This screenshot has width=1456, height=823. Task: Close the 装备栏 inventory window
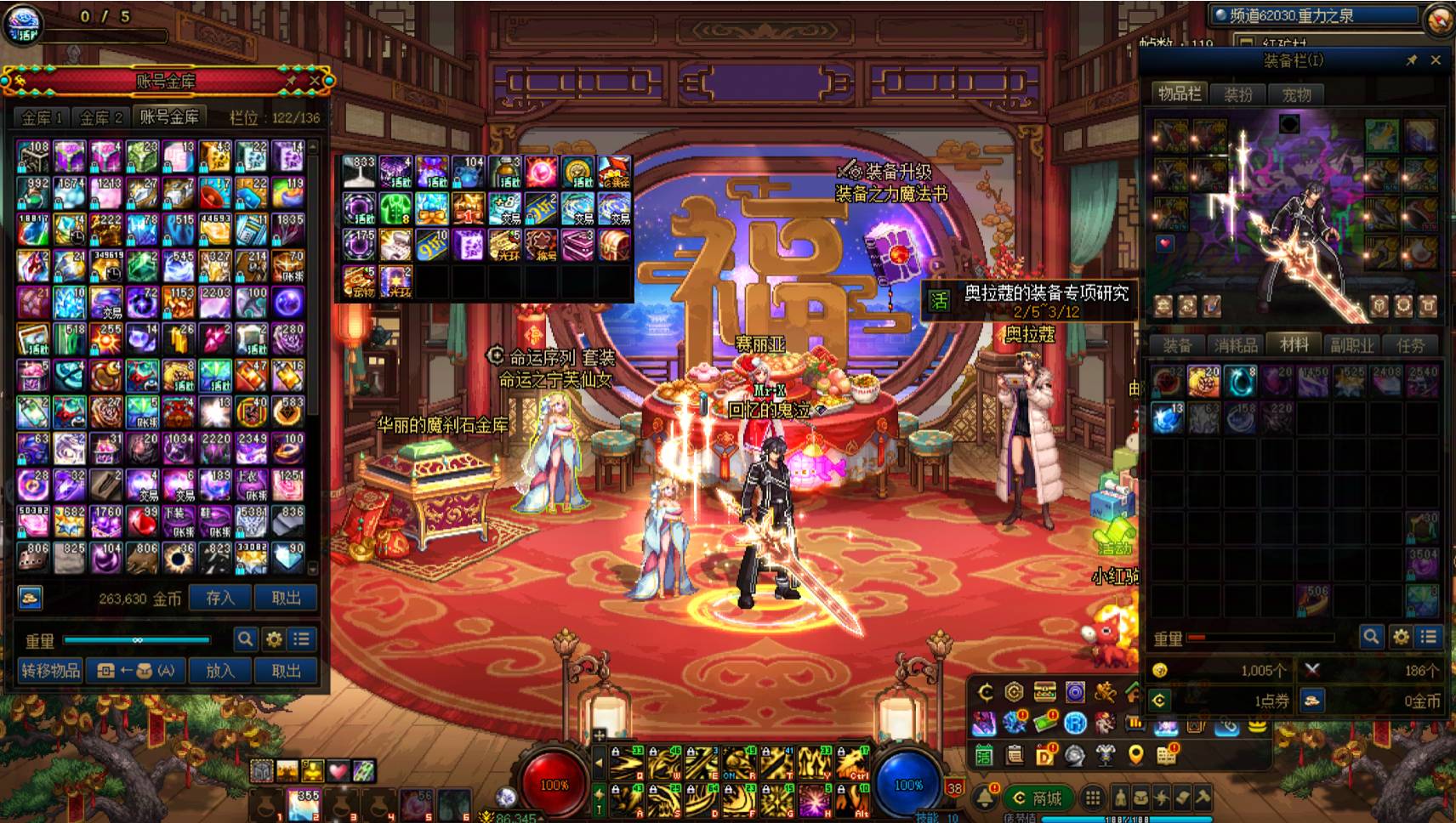(1436, 60)
